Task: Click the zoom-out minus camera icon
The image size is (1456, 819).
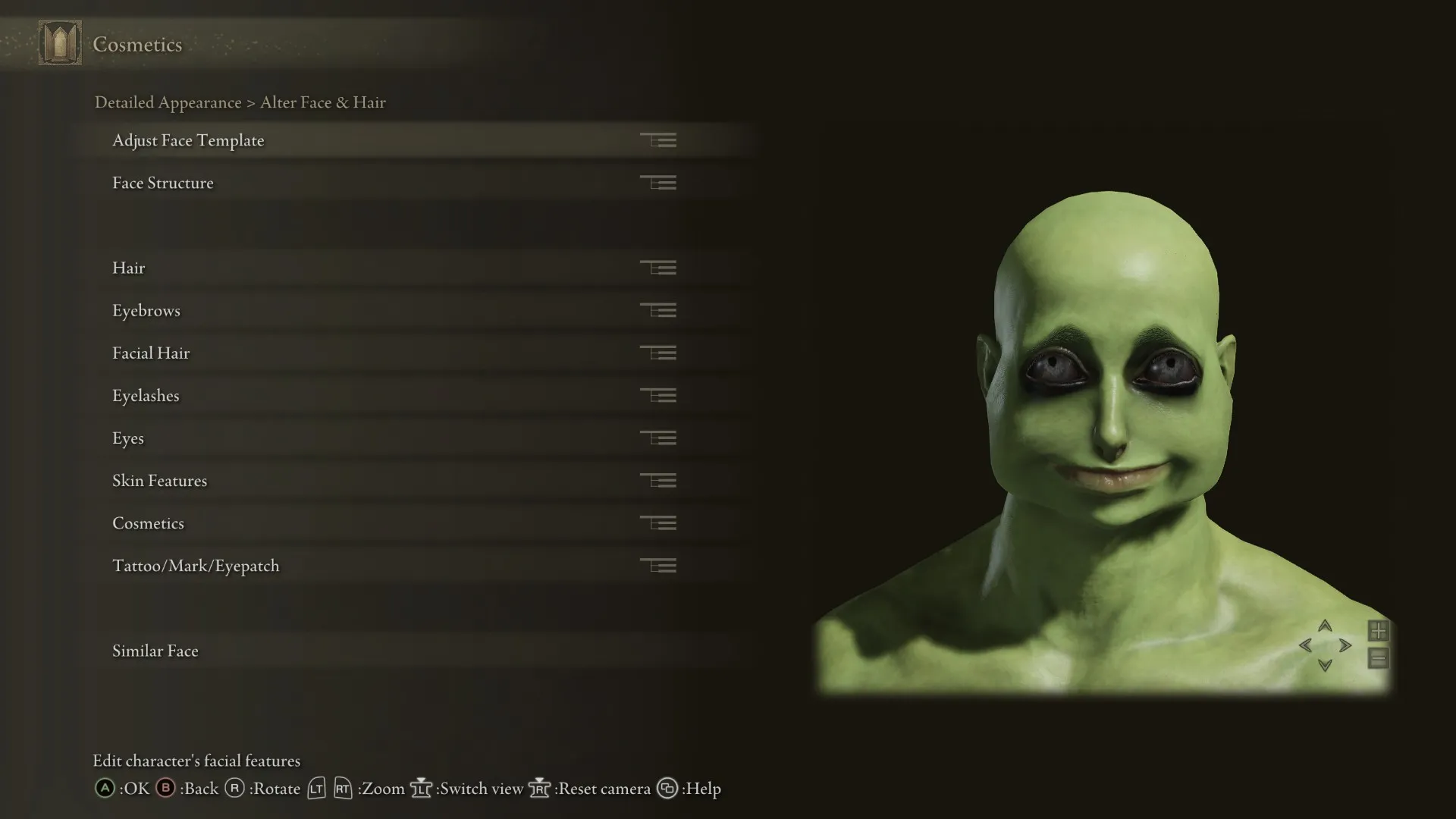Action: (1378, 659)
